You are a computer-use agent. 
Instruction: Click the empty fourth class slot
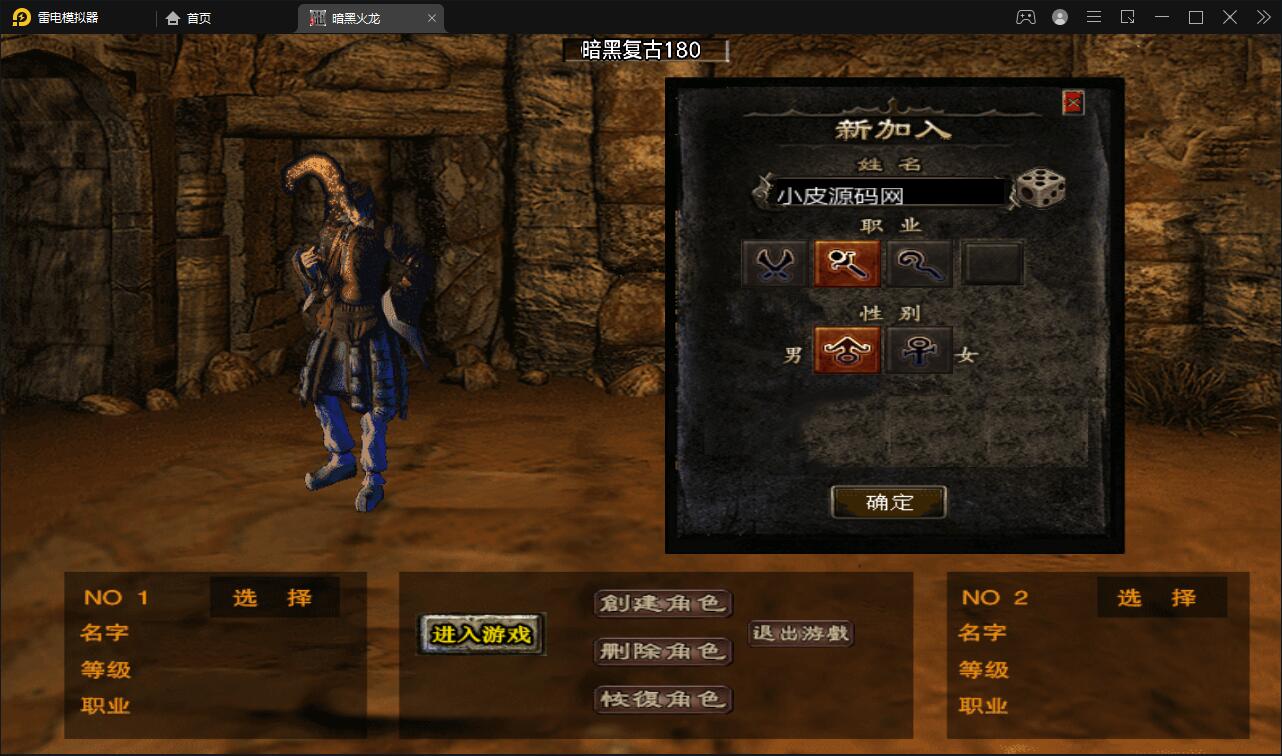tap(992, 262)
